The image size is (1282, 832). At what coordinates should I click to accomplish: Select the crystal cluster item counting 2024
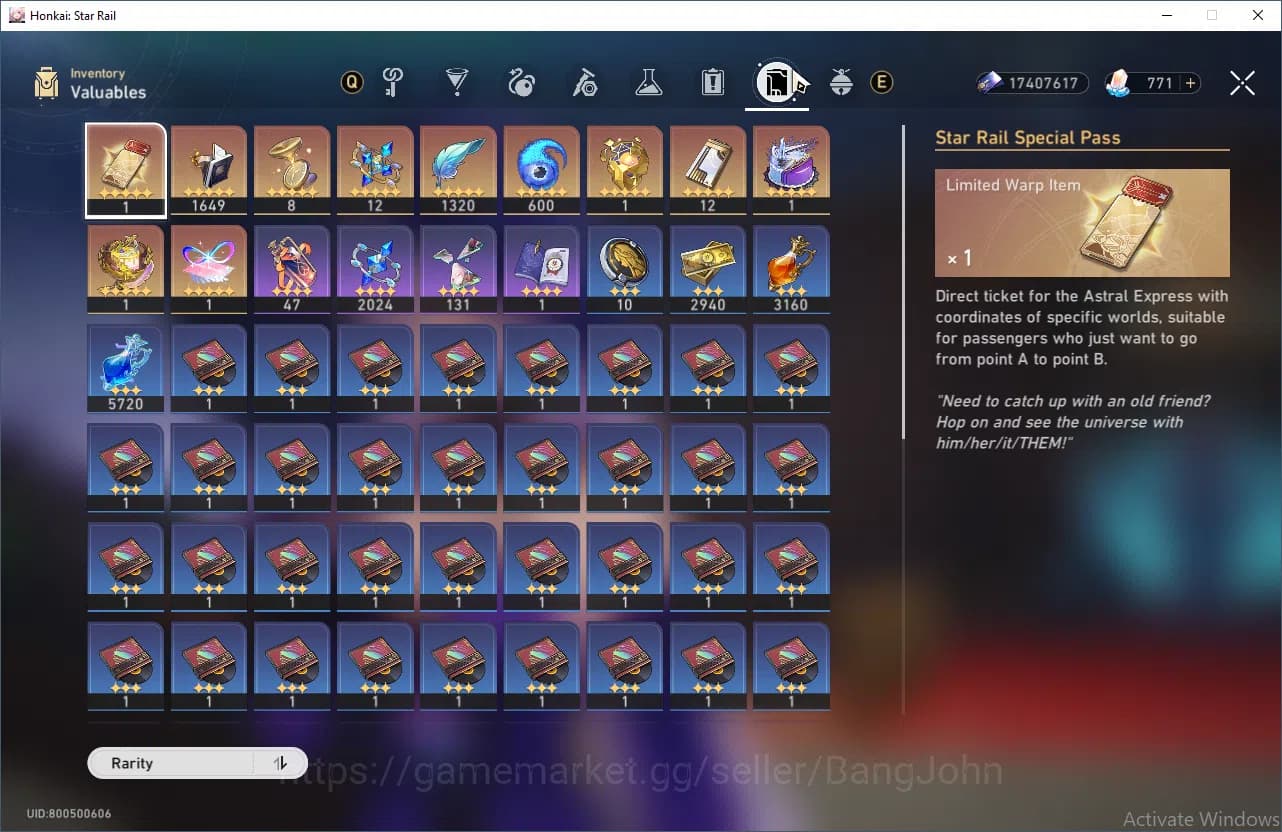click(375, 268)
